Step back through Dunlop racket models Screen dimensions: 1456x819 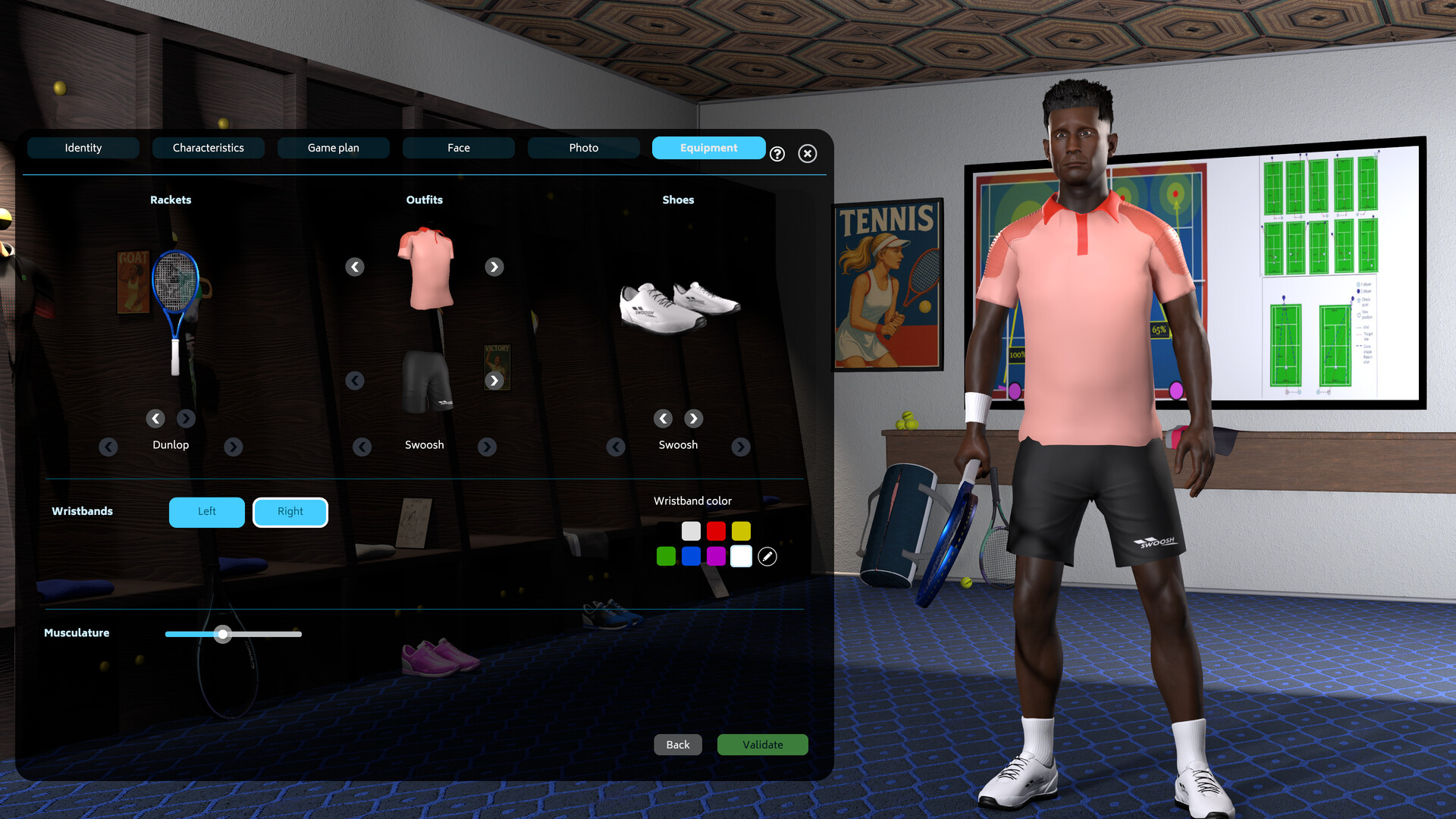[155, 419]
